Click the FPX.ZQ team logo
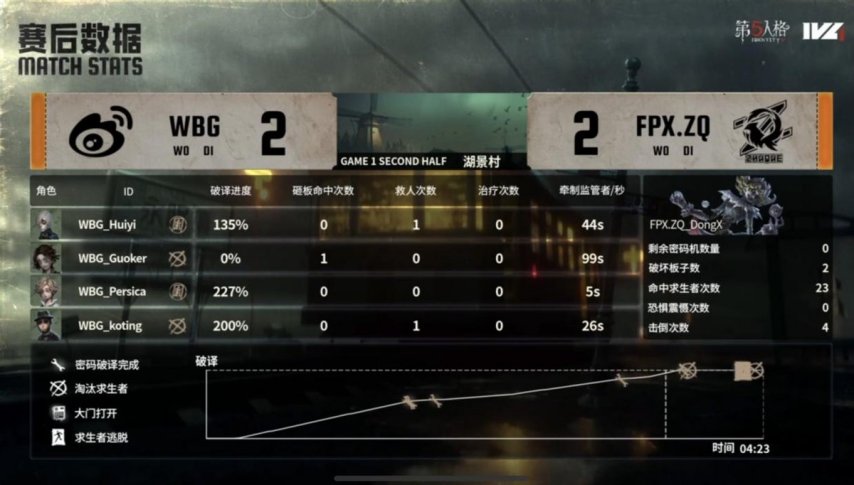 (764, 132)
